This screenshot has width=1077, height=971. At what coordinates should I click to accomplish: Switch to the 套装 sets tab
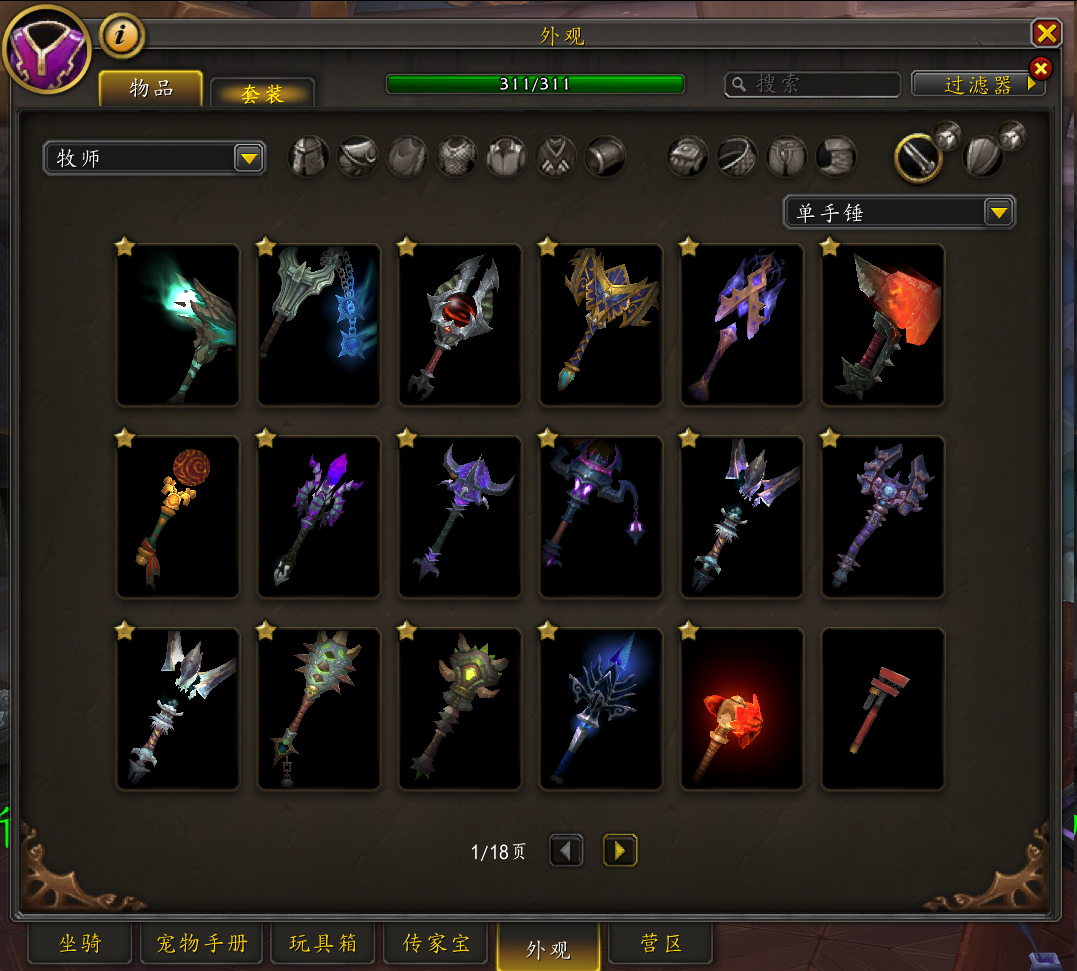point(262,93)
